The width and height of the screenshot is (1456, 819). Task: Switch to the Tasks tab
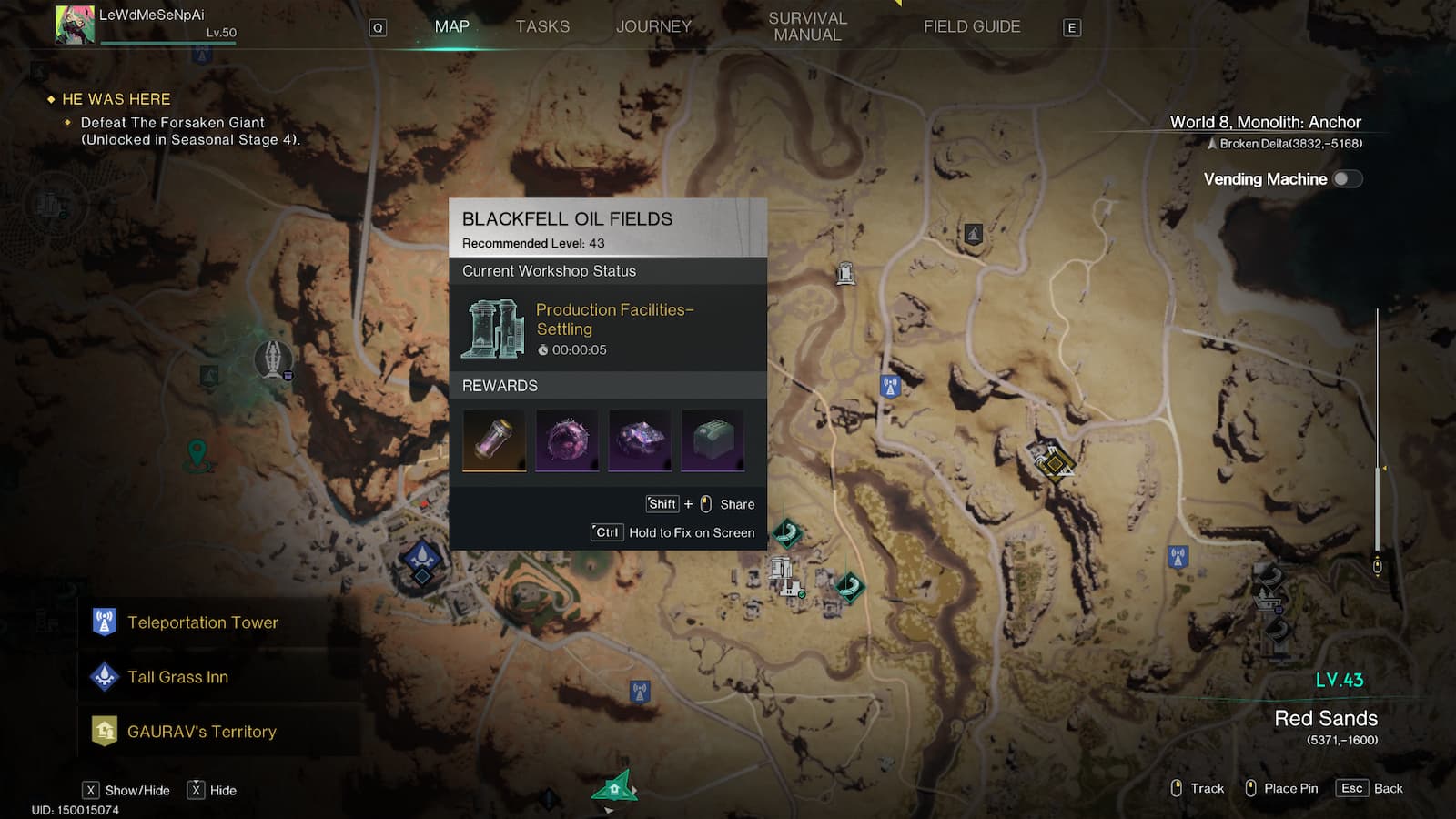coord(542,27)
